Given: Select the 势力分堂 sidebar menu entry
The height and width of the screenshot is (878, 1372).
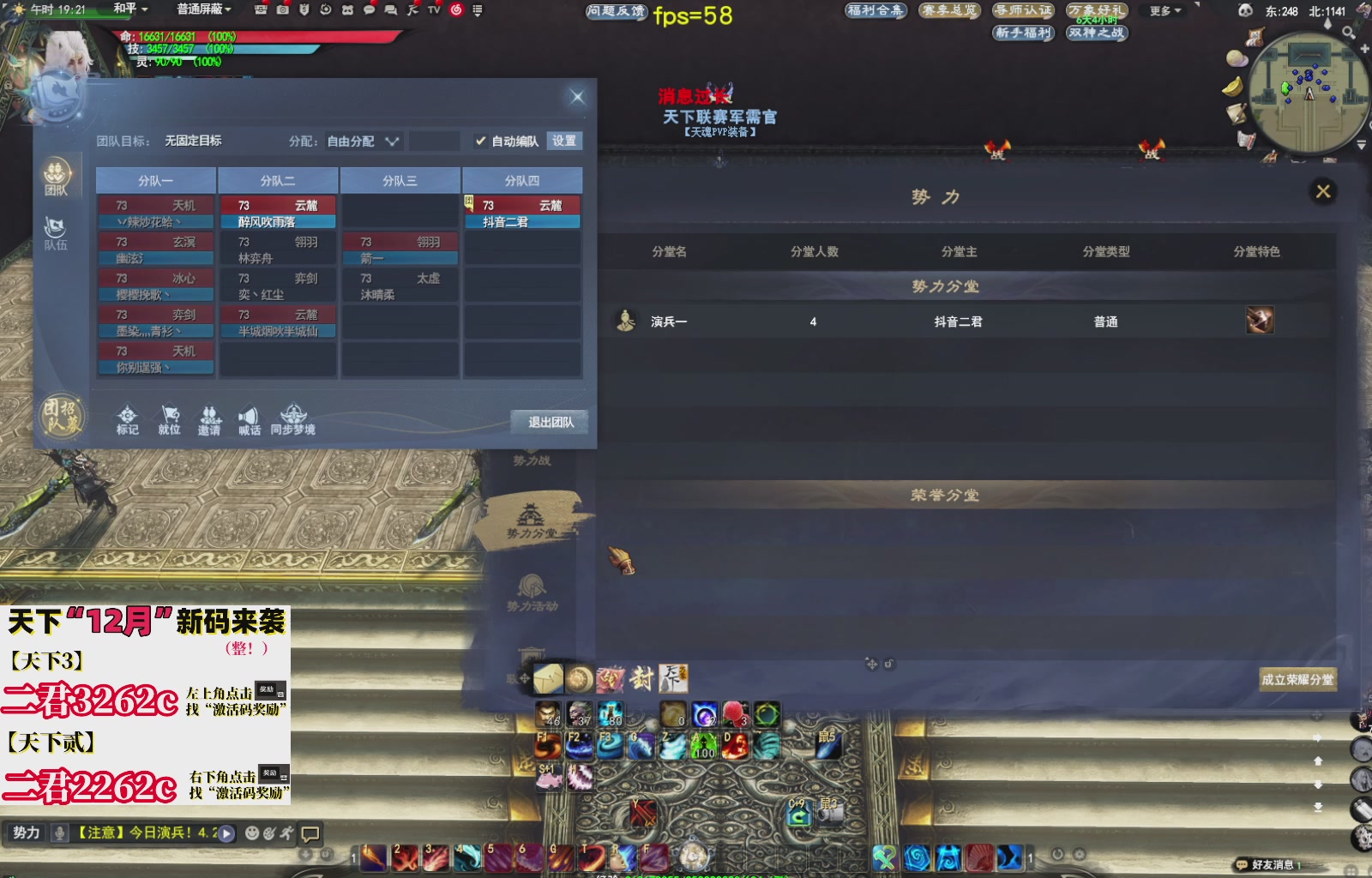Looking at the screenshot, I should [x=533, y=520].
